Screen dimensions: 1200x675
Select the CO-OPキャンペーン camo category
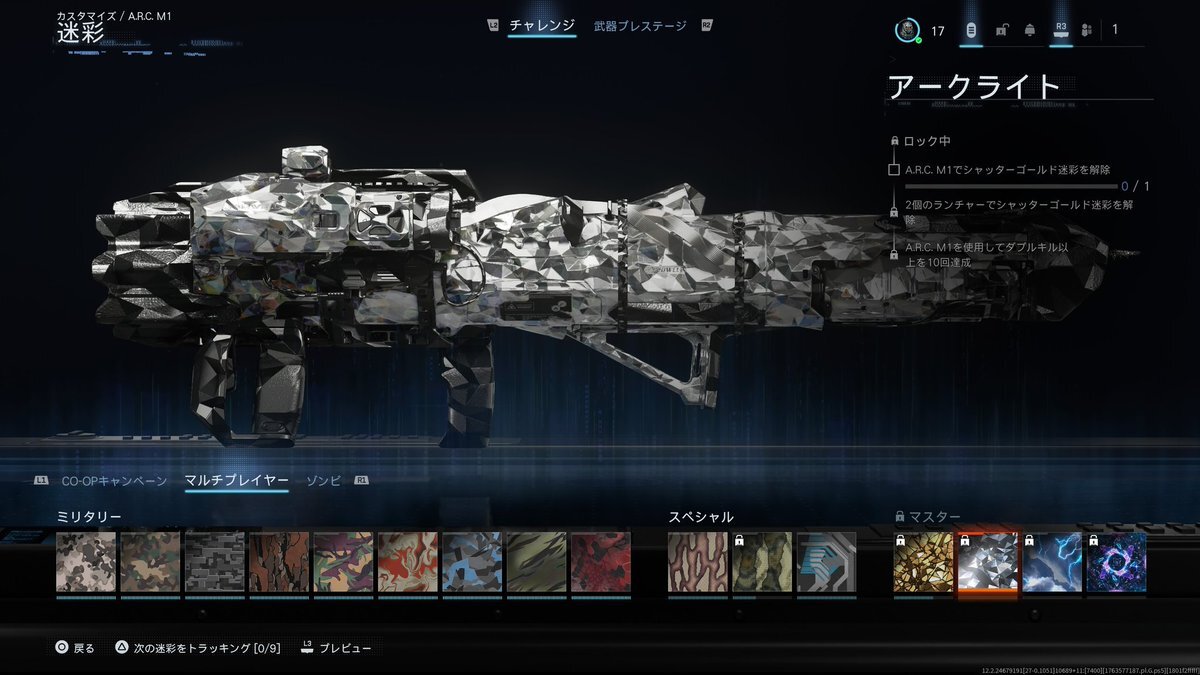click(114, 481)
